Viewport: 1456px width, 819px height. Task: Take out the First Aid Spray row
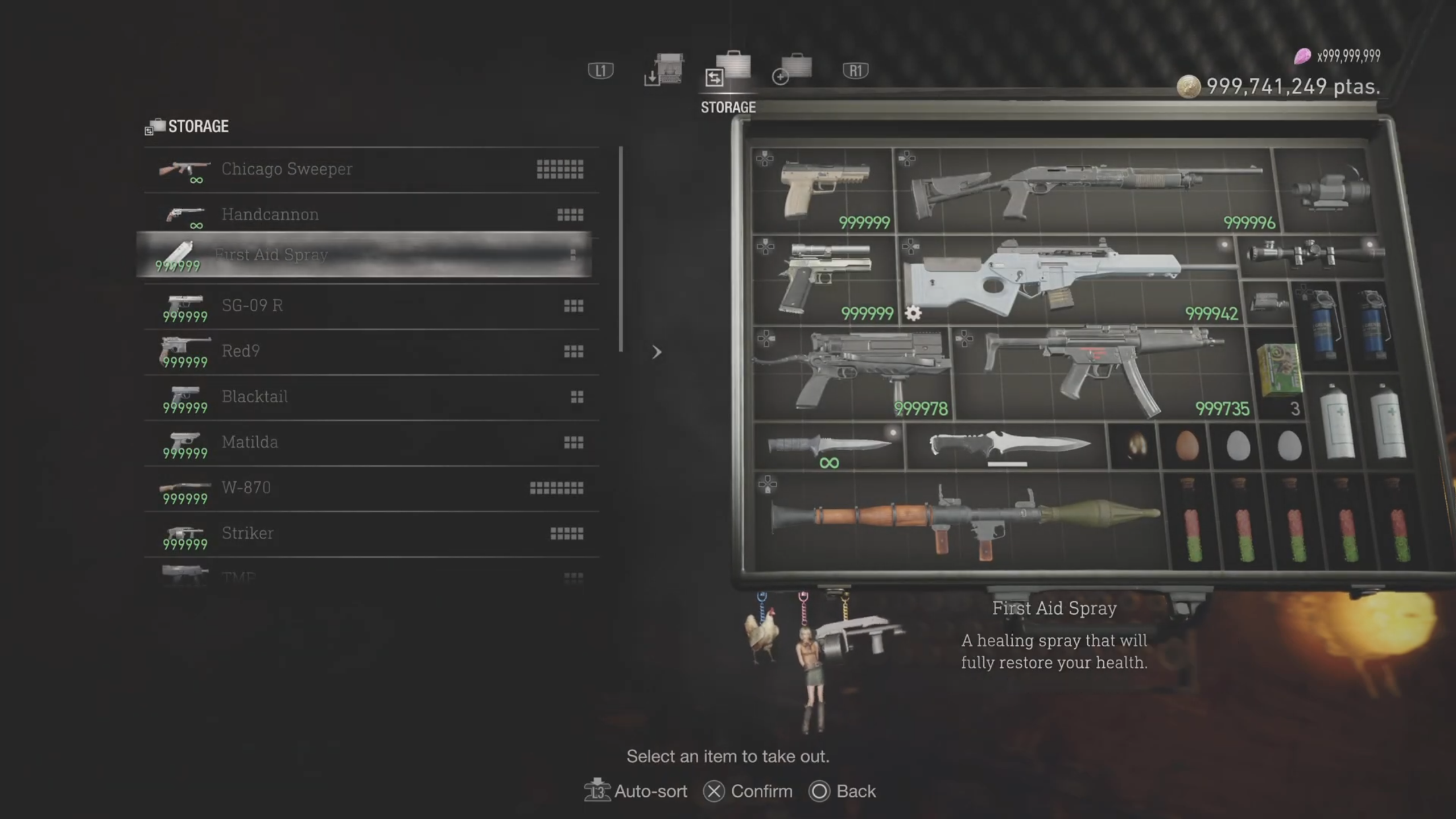[364, 255]
